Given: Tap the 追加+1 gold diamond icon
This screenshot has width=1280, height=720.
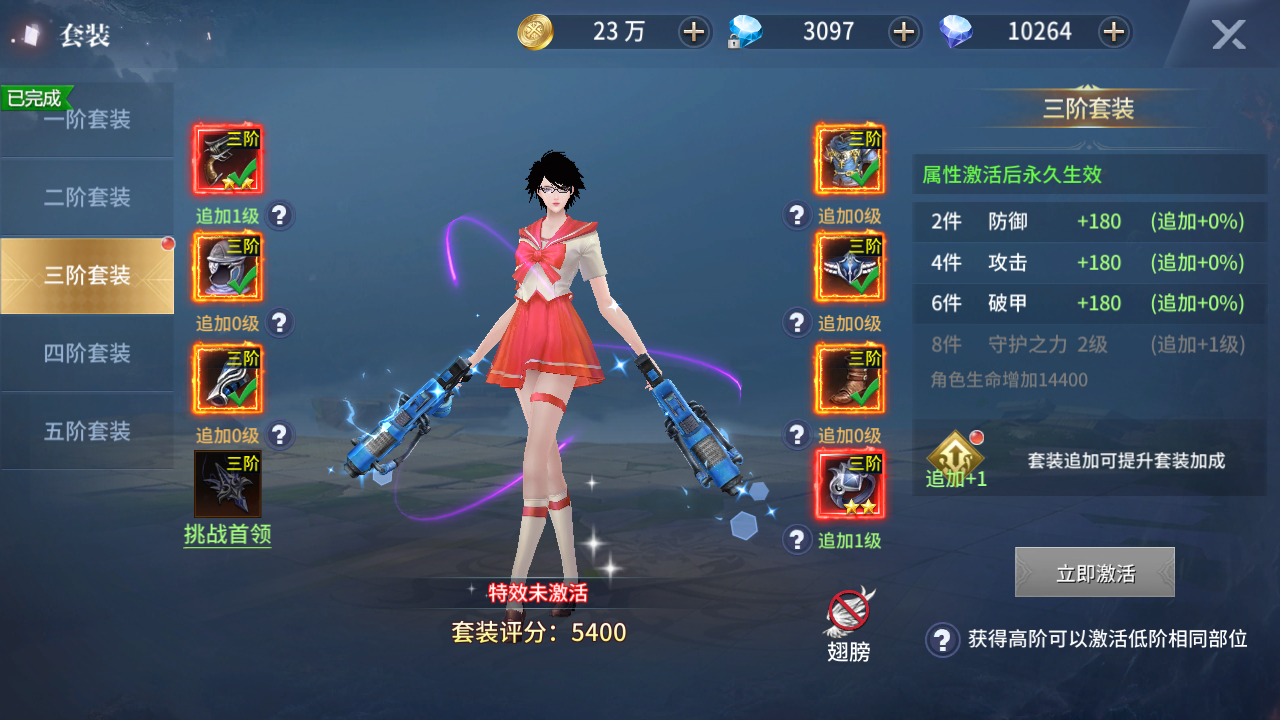Looking at the screenshot, I should click(x=955, y=455).
